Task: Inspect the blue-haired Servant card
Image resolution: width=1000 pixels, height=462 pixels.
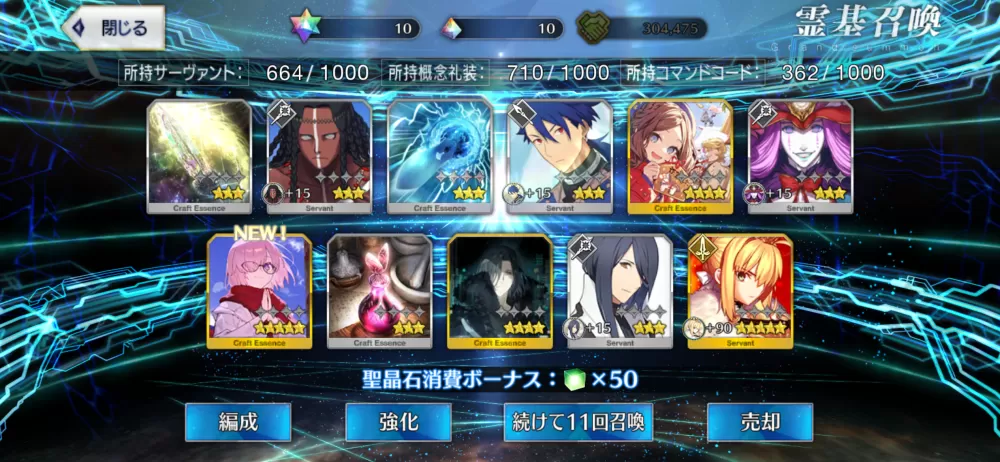Action: (x=560, y=157)
